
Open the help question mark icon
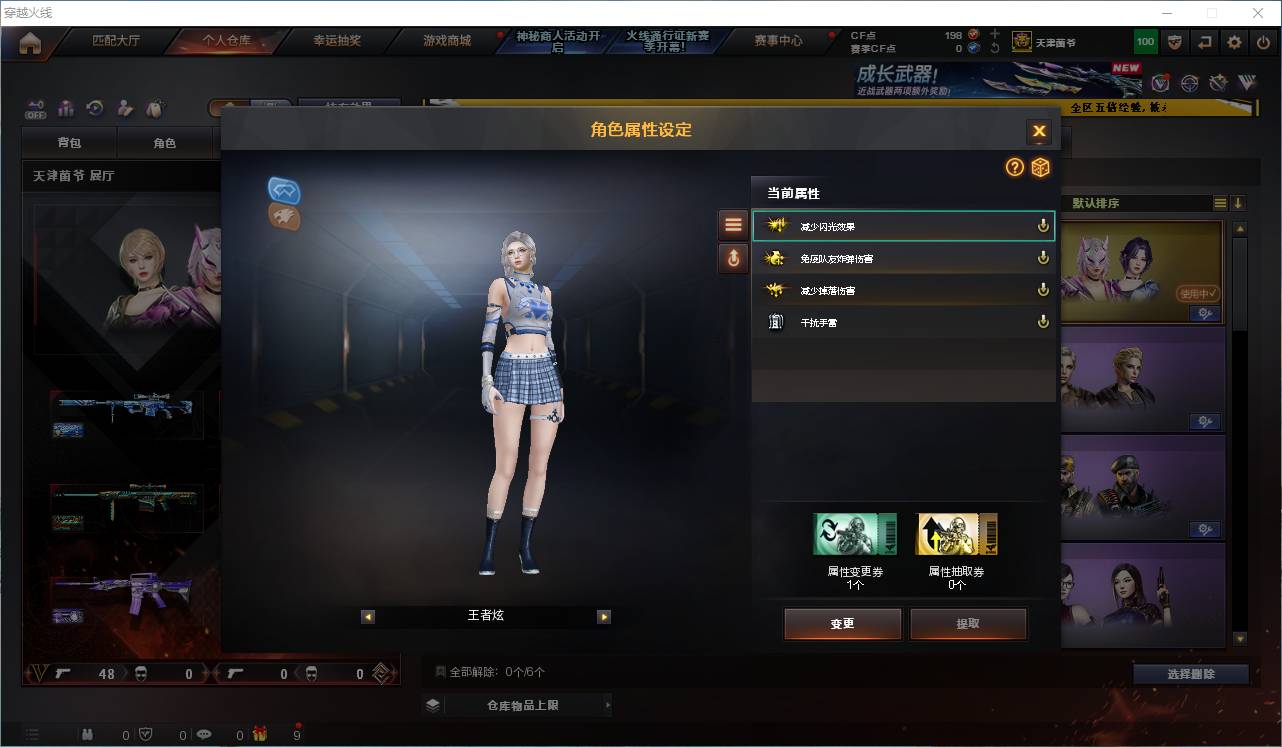tap(1013, 168)
